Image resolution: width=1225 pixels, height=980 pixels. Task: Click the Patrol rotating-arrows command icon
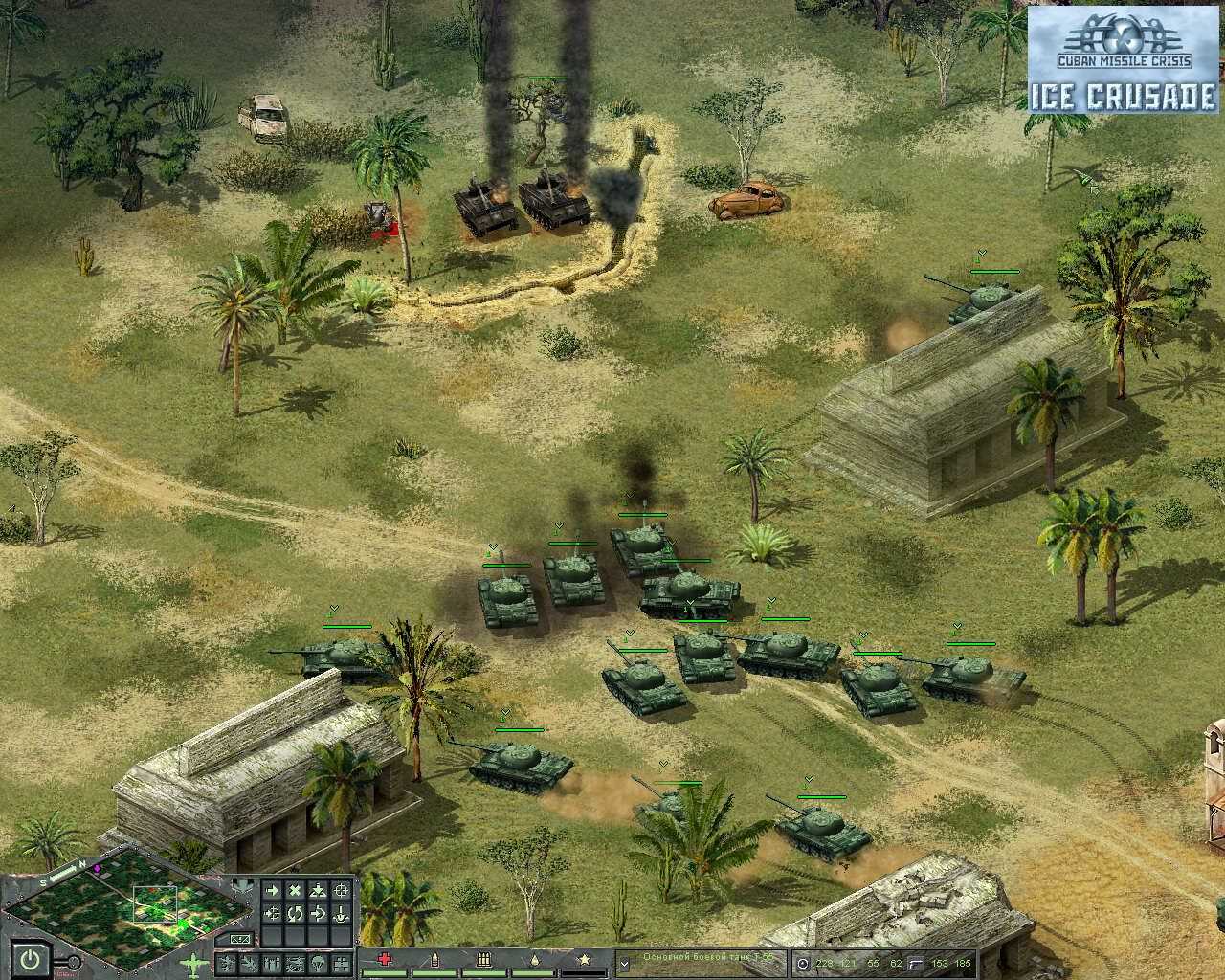293,914
